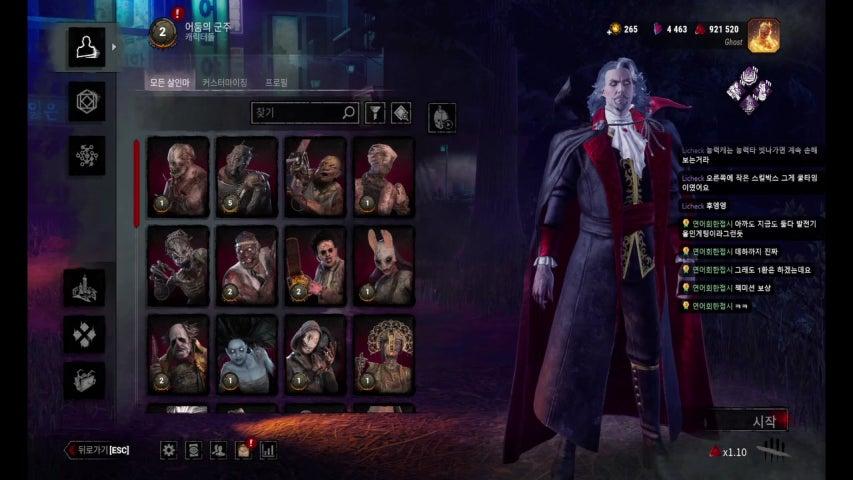This screenshot has width=853, height=480.
Task: Go back with the 뒤로가기 button
Action: tap(97, 450)
